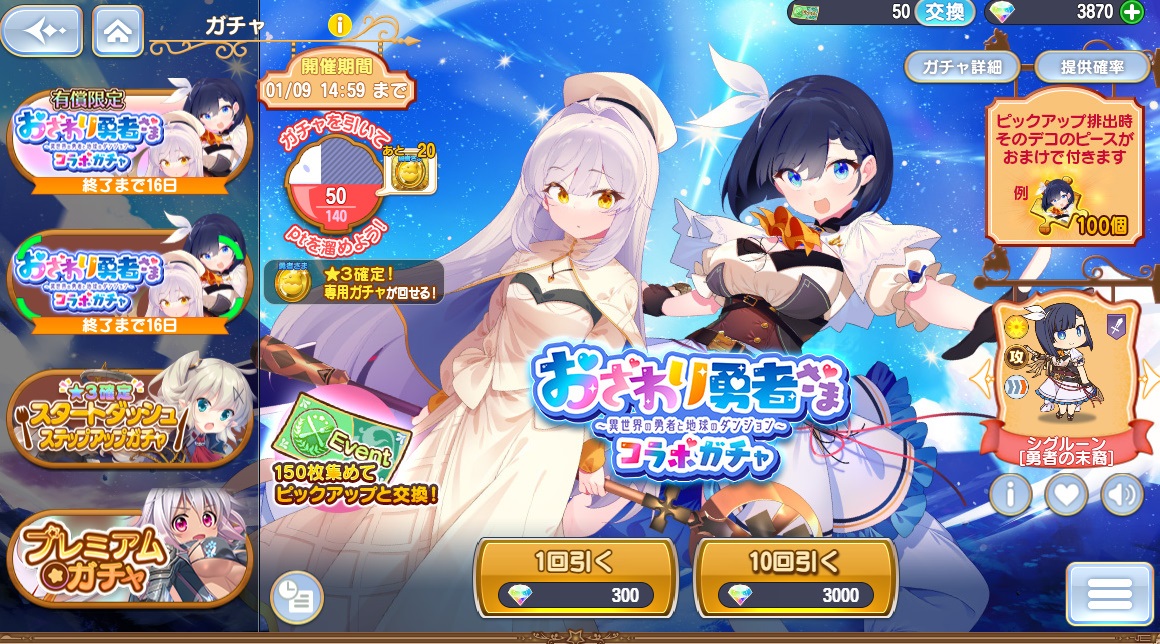Open the hamburger main menu
This screenshot has height=644, width=1160.
[x=1109, y=594]
